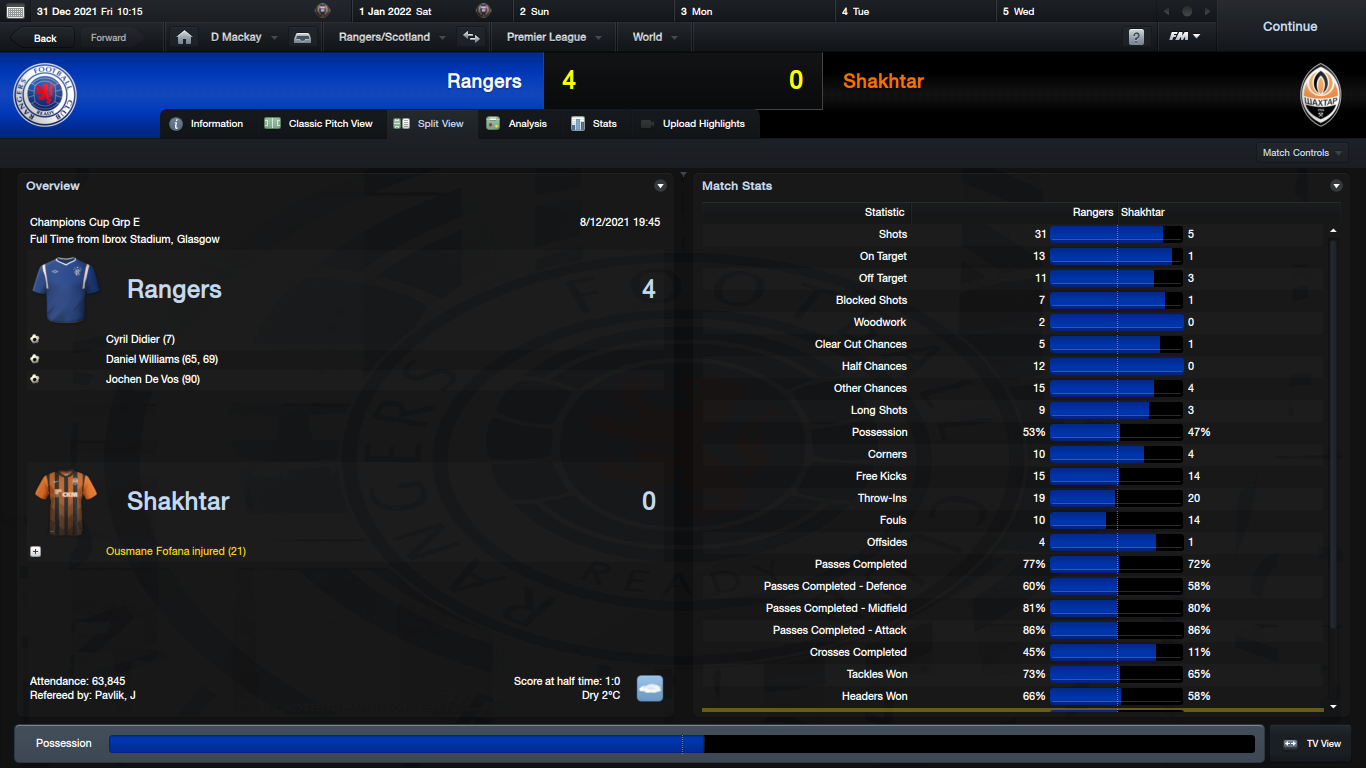Open the Analysis tab
This screenshot has width=1366, height=768.
tap(517, 124)
